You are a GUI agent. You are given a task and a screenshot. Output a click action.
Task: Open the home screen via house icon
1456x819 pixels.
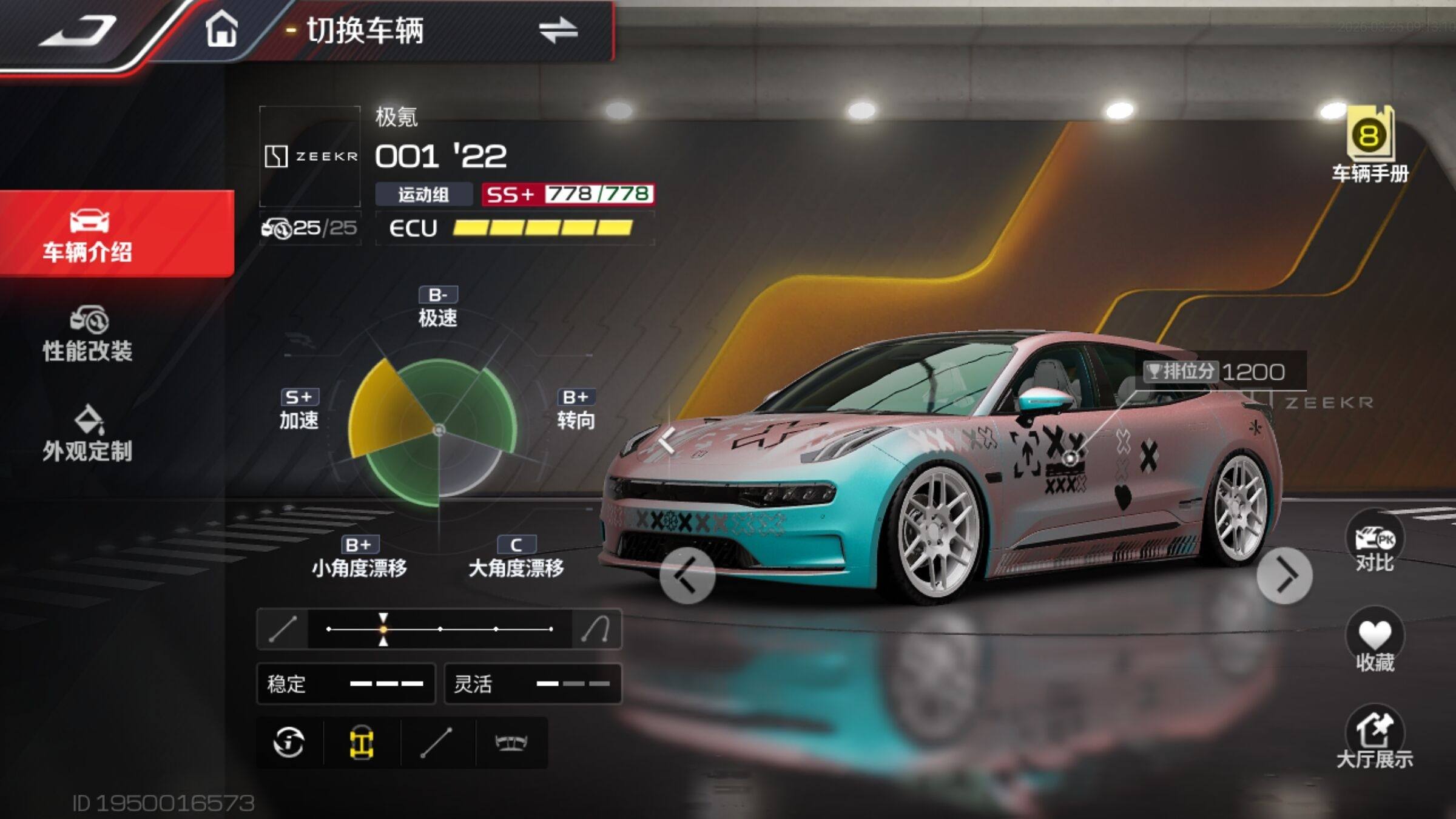coord(221,30)
